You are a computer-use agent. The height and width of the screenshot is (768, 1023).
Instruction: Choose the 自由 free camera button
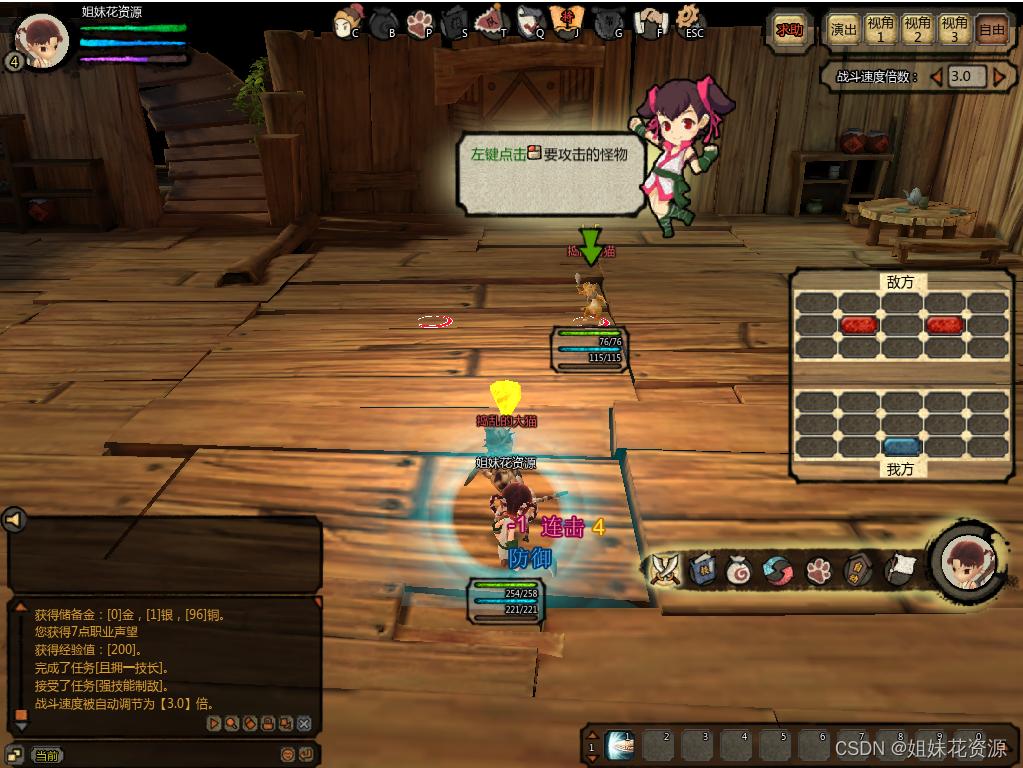pos(991,30)
